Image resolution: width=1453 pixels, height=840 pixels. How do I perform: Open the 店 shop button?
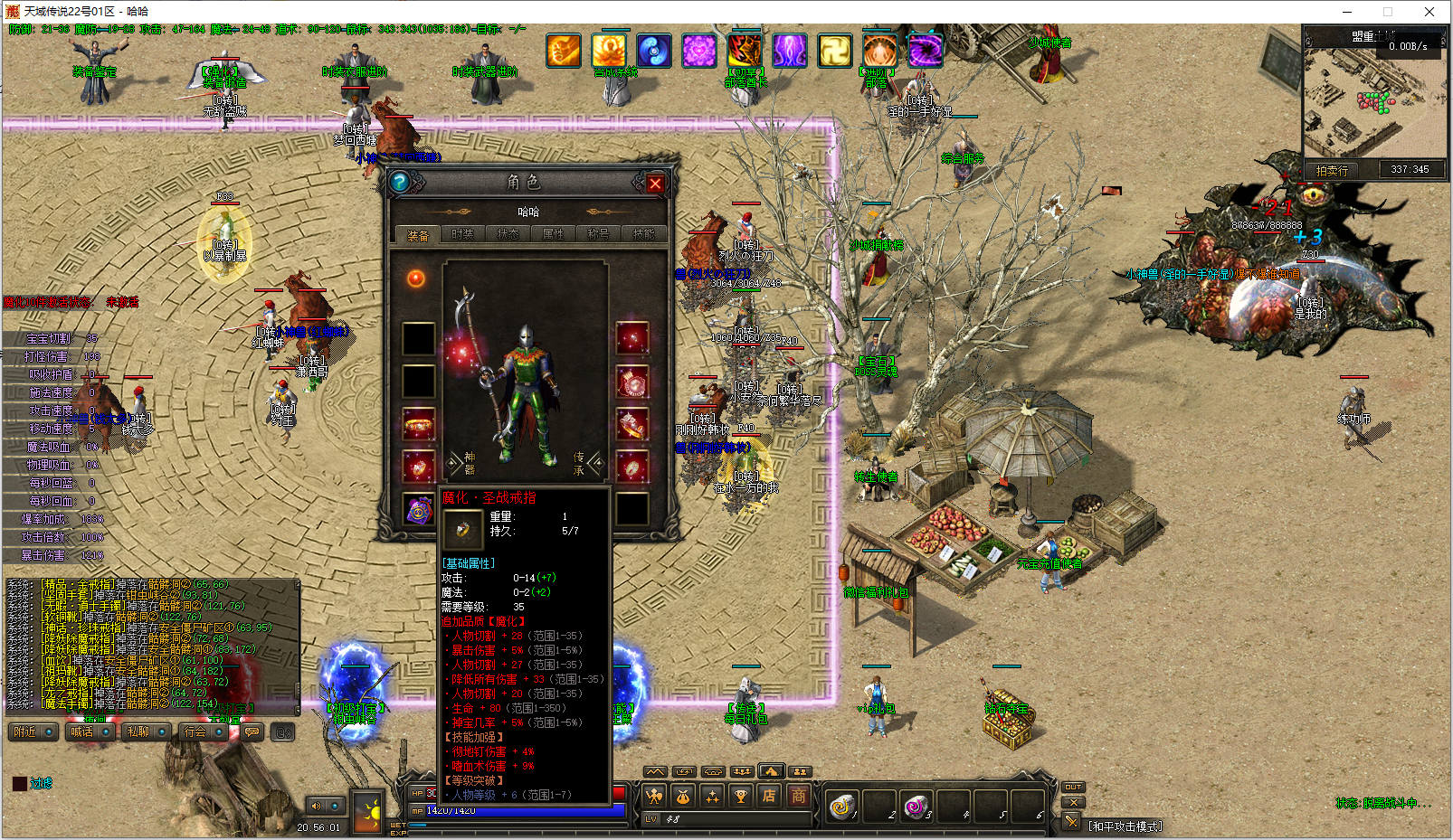point(768,797)
